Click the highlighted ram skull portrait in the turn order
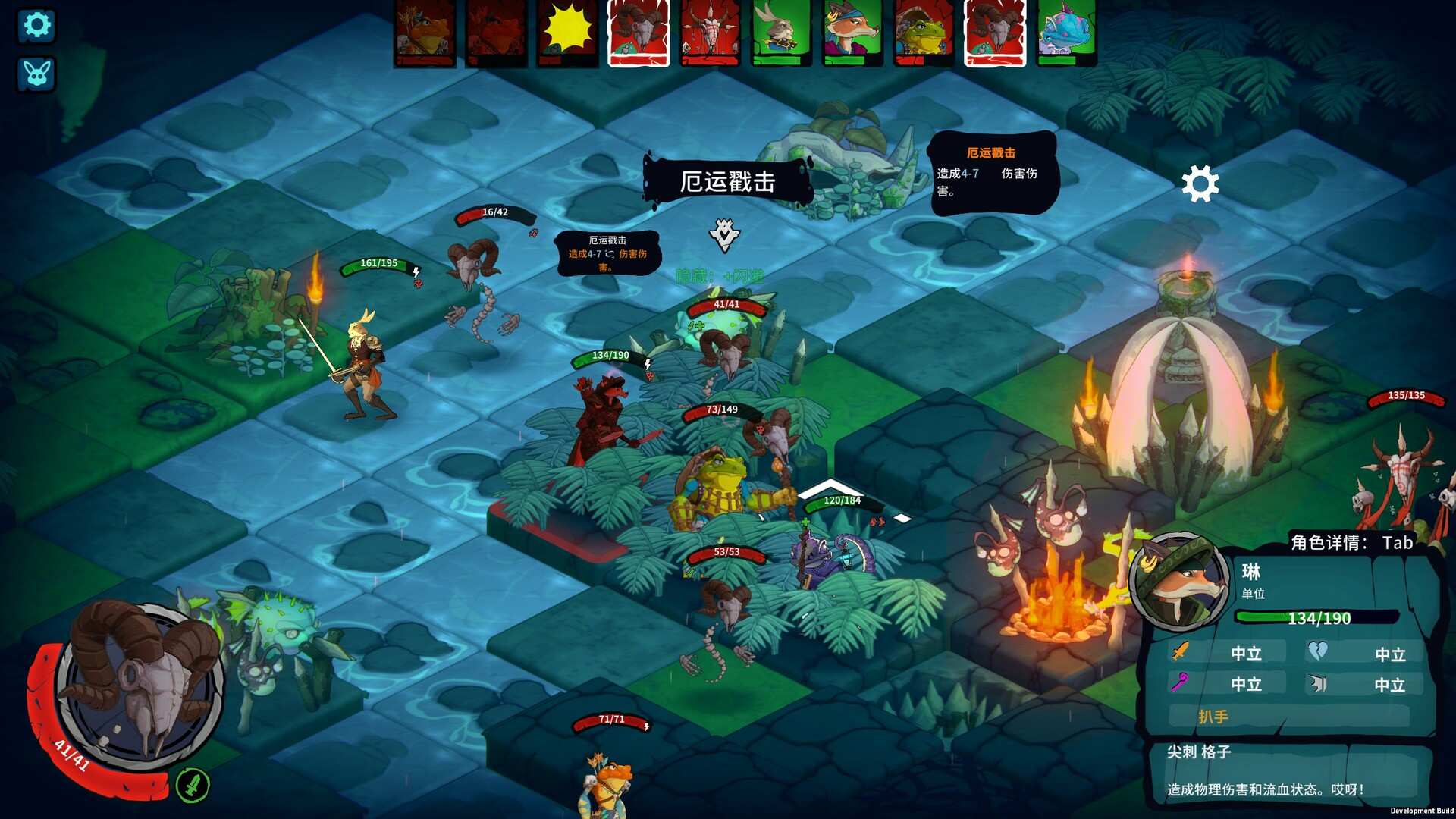 [637, 34]
